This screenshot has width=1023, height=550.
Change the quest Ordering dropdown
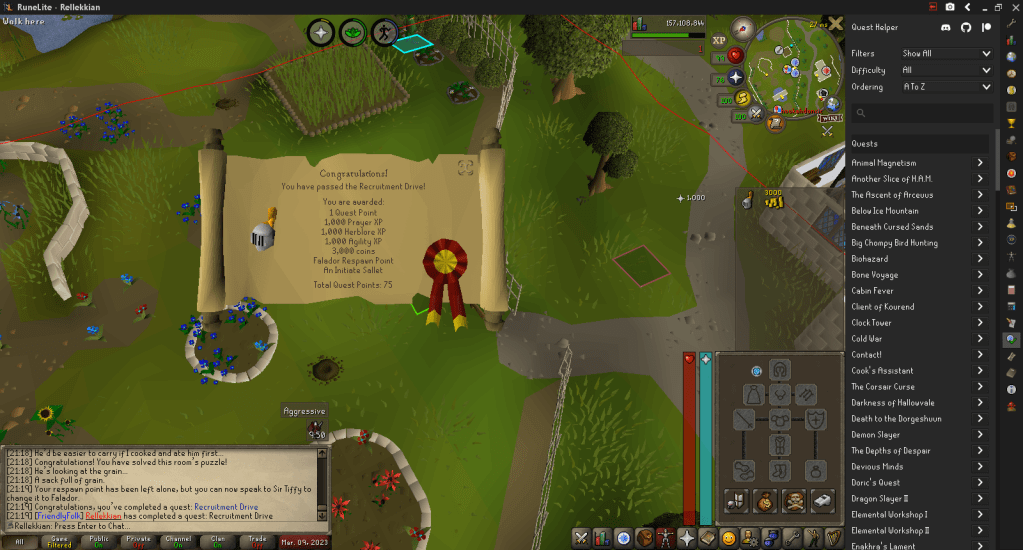pos(946,87)
